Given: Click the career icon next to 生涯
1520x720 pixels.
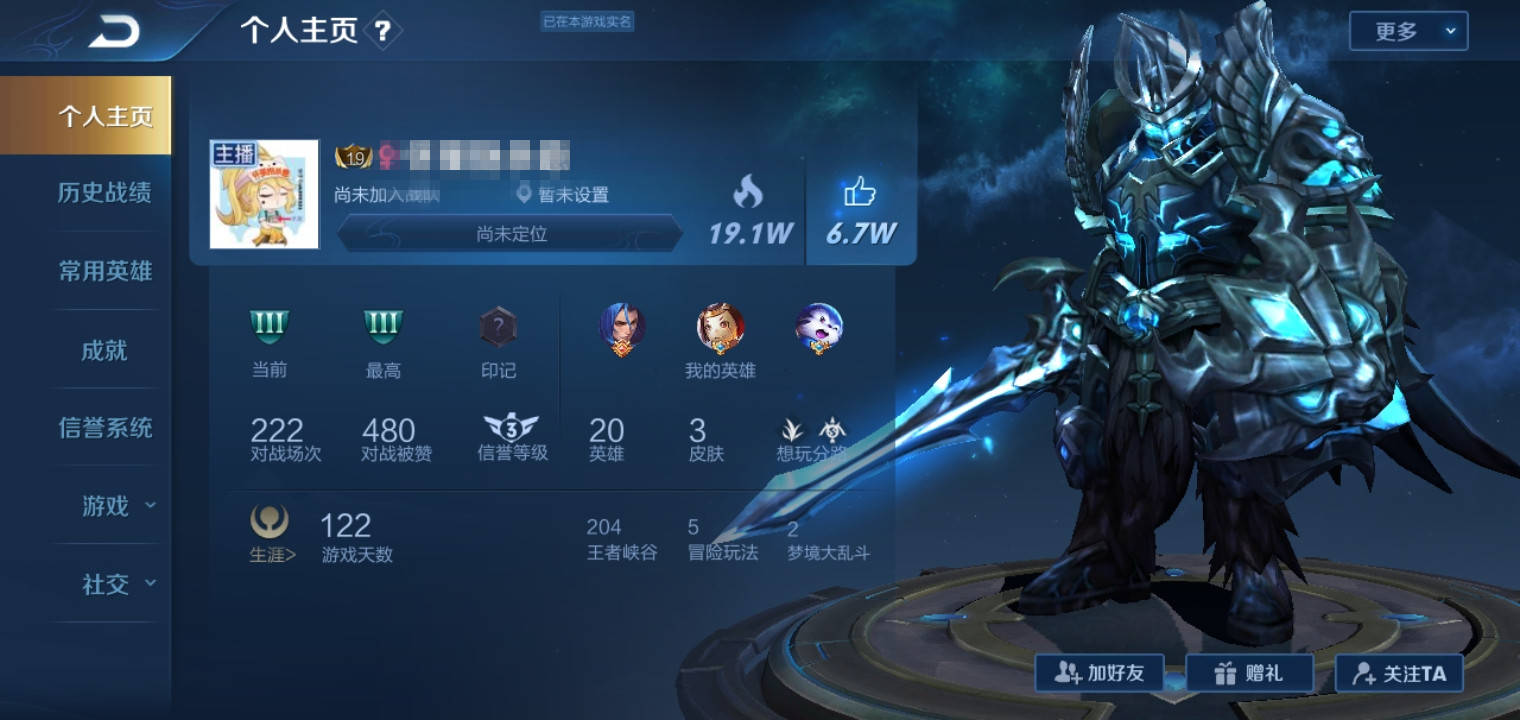Looking at the screenshot, I should pyautogui.click(x=268, y=521).
